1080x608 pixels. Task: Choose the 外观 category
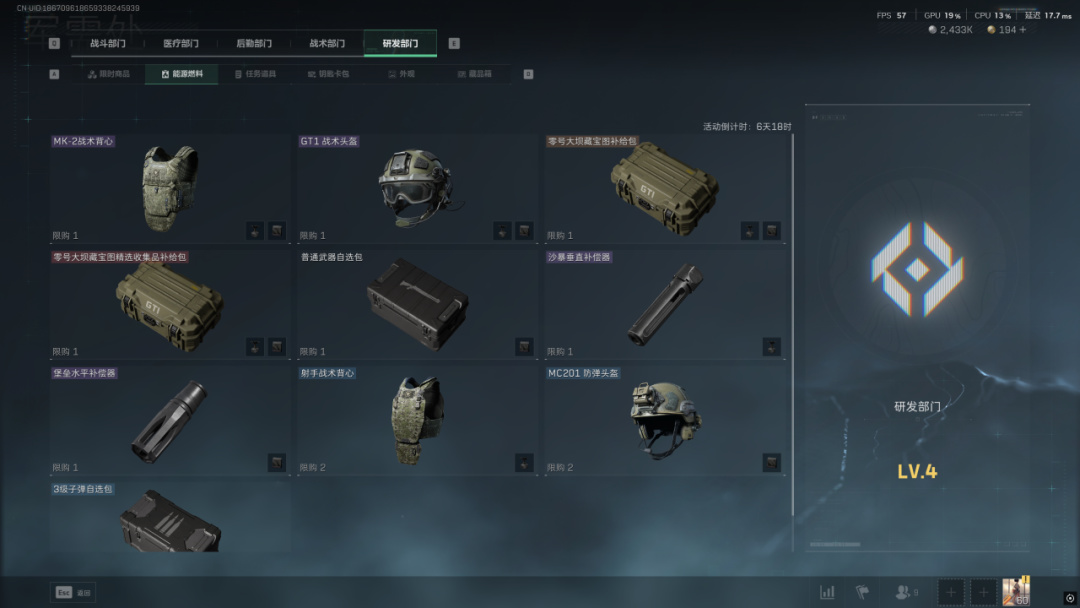400,74
